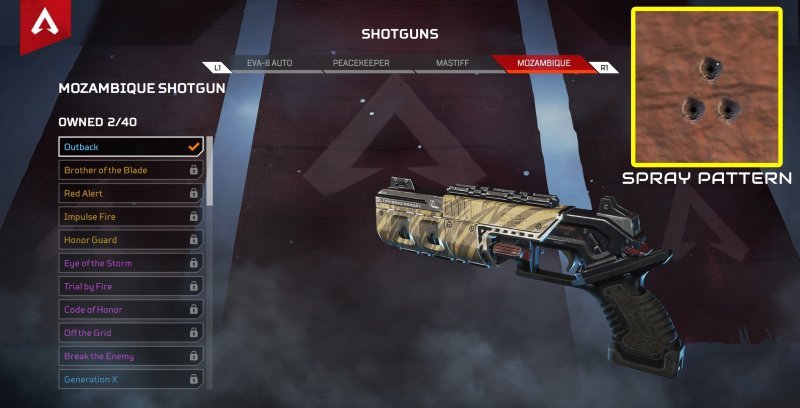Screen dimensions: 800x408
Task: Open the Peacekeeper shotgun tab
Action: tap(361, 63)
